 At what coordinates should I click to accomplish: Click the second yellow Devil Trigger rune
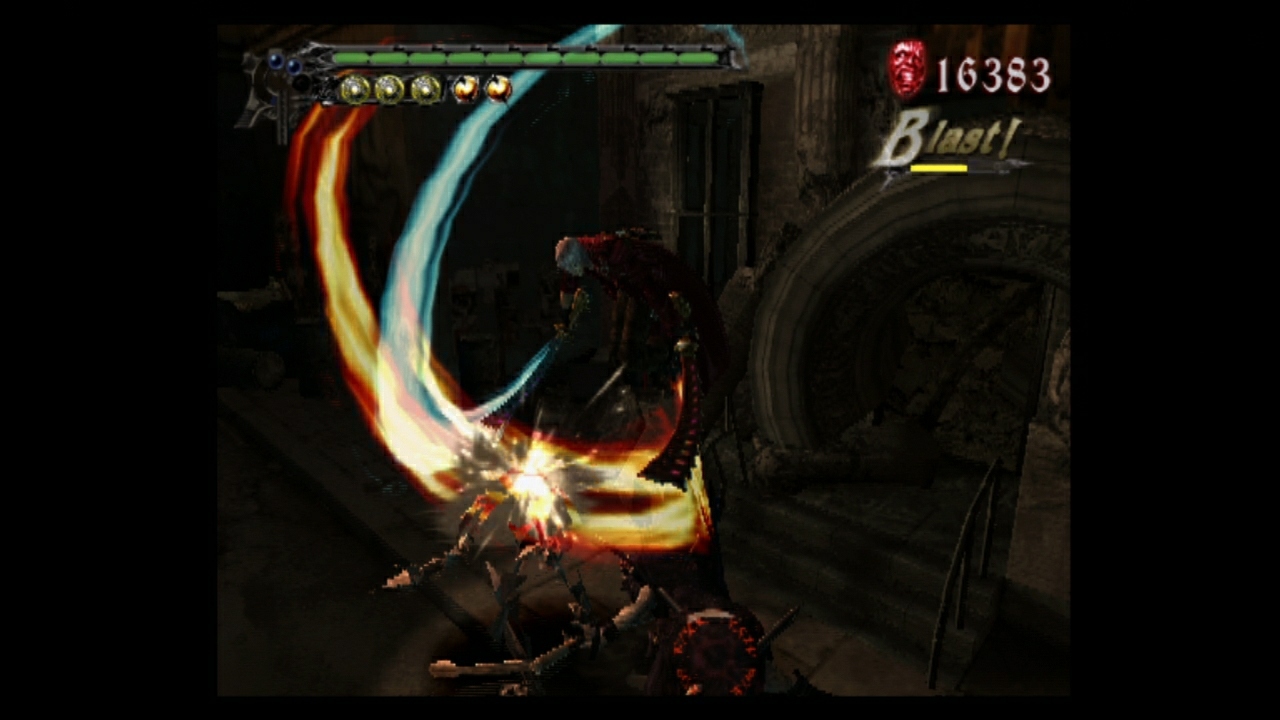pyautogui.click(x=391, y=88)
